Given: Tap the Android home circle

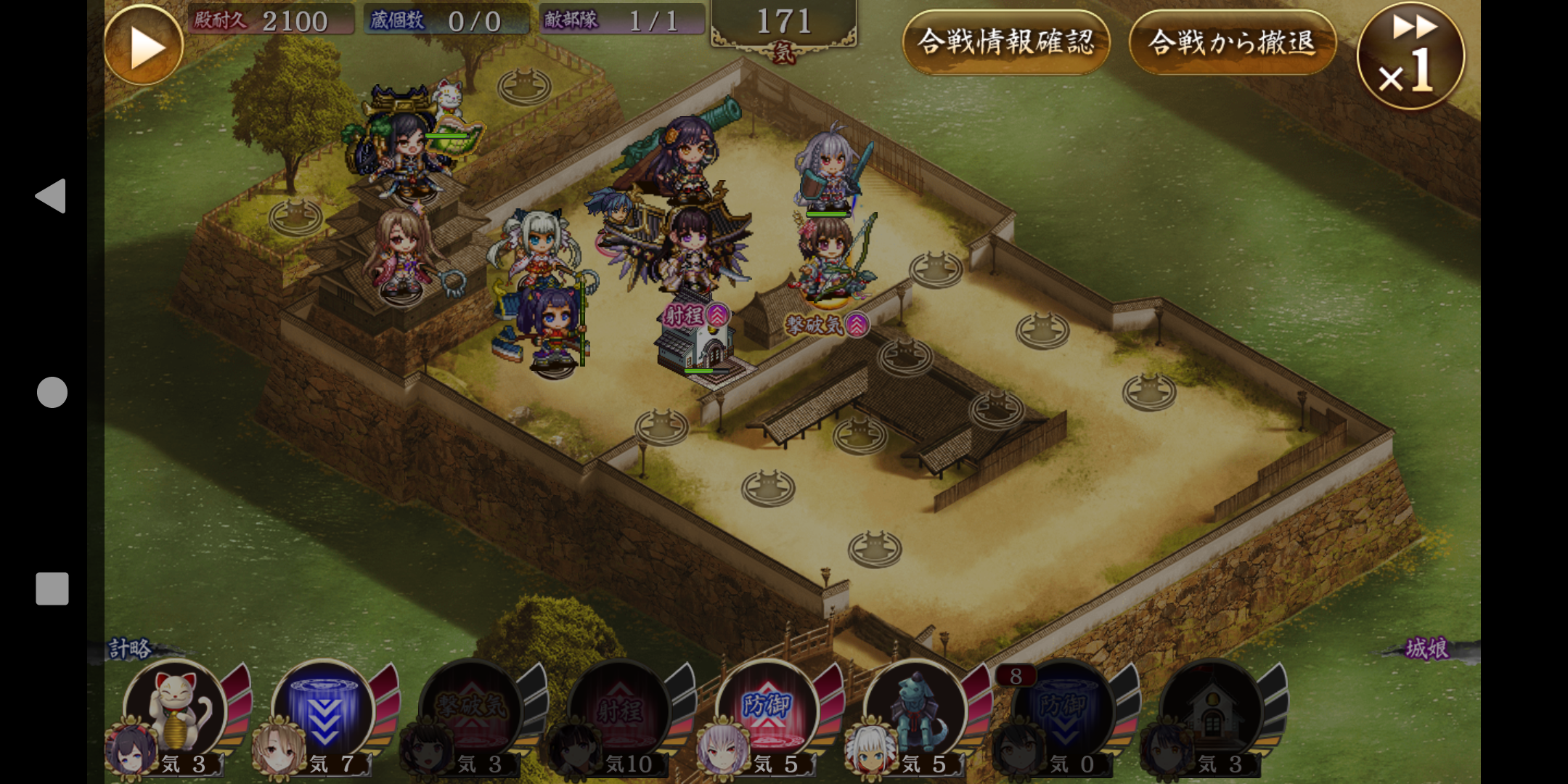Looking at the screenshot, I should [52, 392].
